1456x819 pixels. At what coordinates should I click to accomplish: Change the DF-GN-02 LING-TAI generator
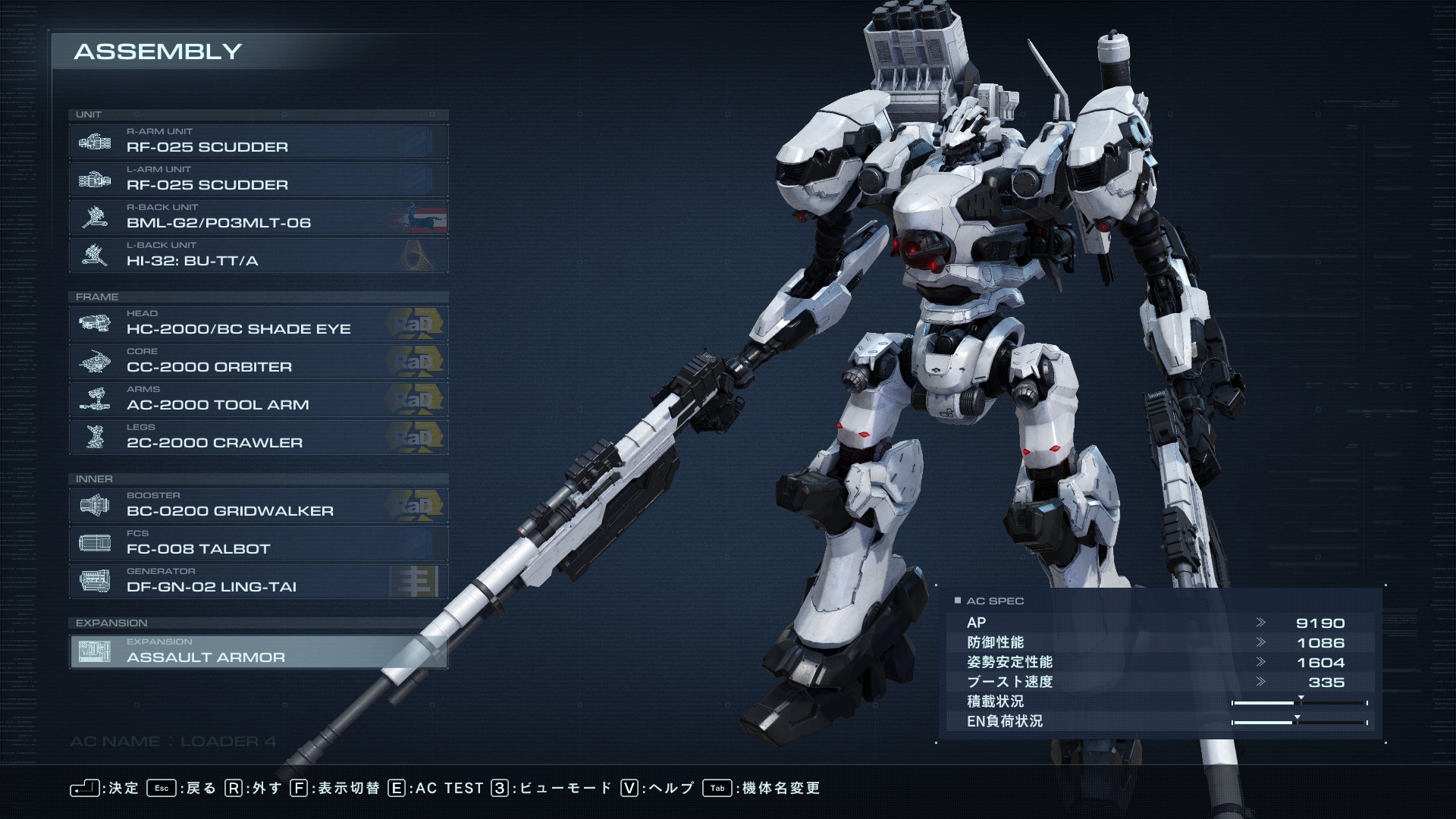point(258,581)
